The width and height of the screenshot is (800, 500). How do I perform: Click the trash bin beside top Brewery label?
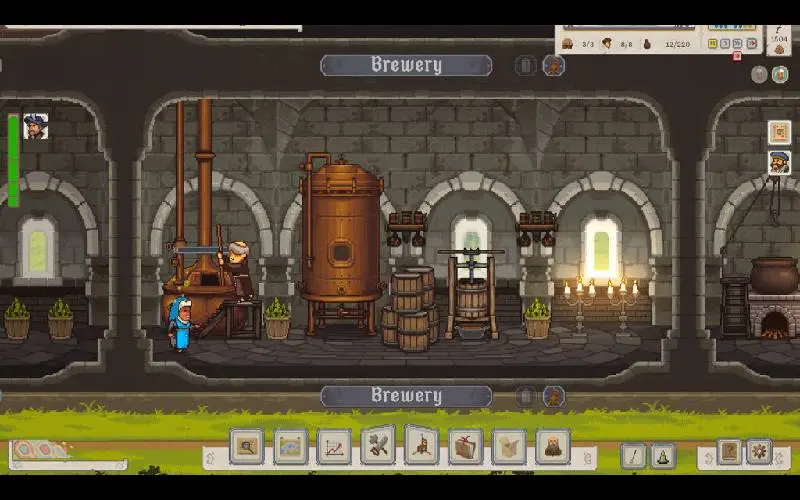click(526, 66)
